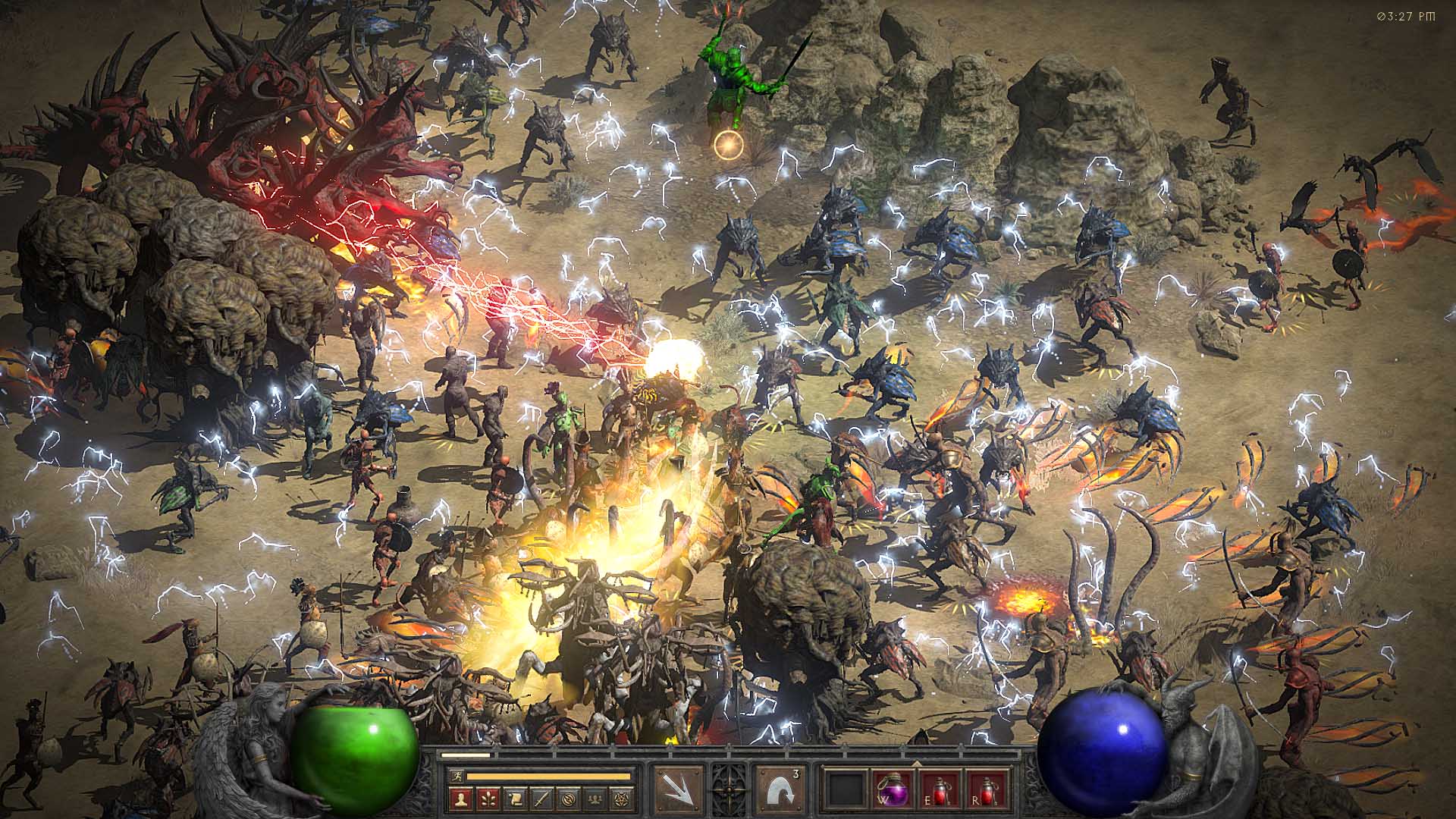Open the game menu pentagram icon
The width and height of the screenshot is (1456, 819).
point(623,798)
